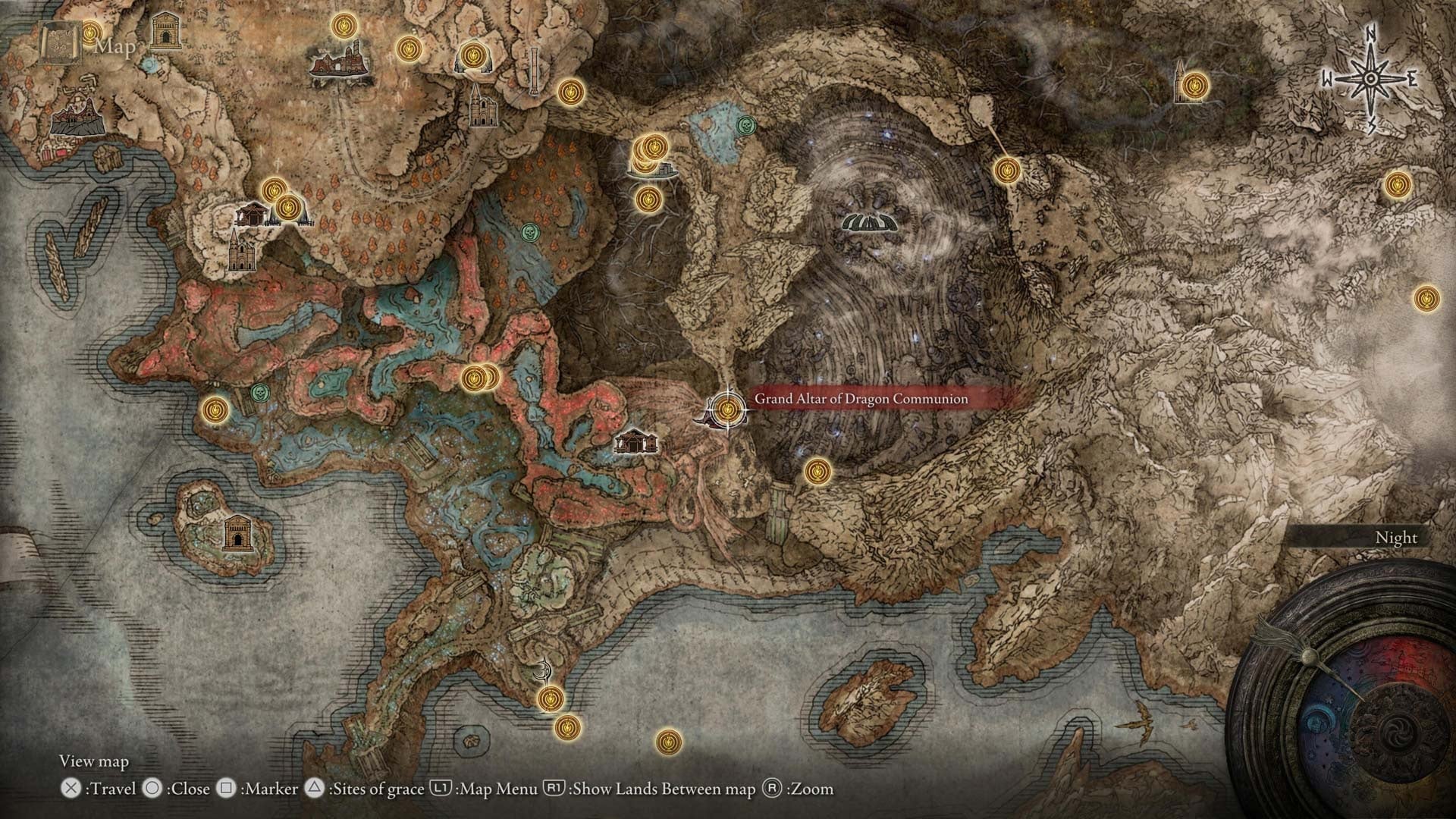Click the tall obelisk landmark icon at the top
Image resolution: width=1456 pixels, height=819 pixels.
(x=535, y=72)
